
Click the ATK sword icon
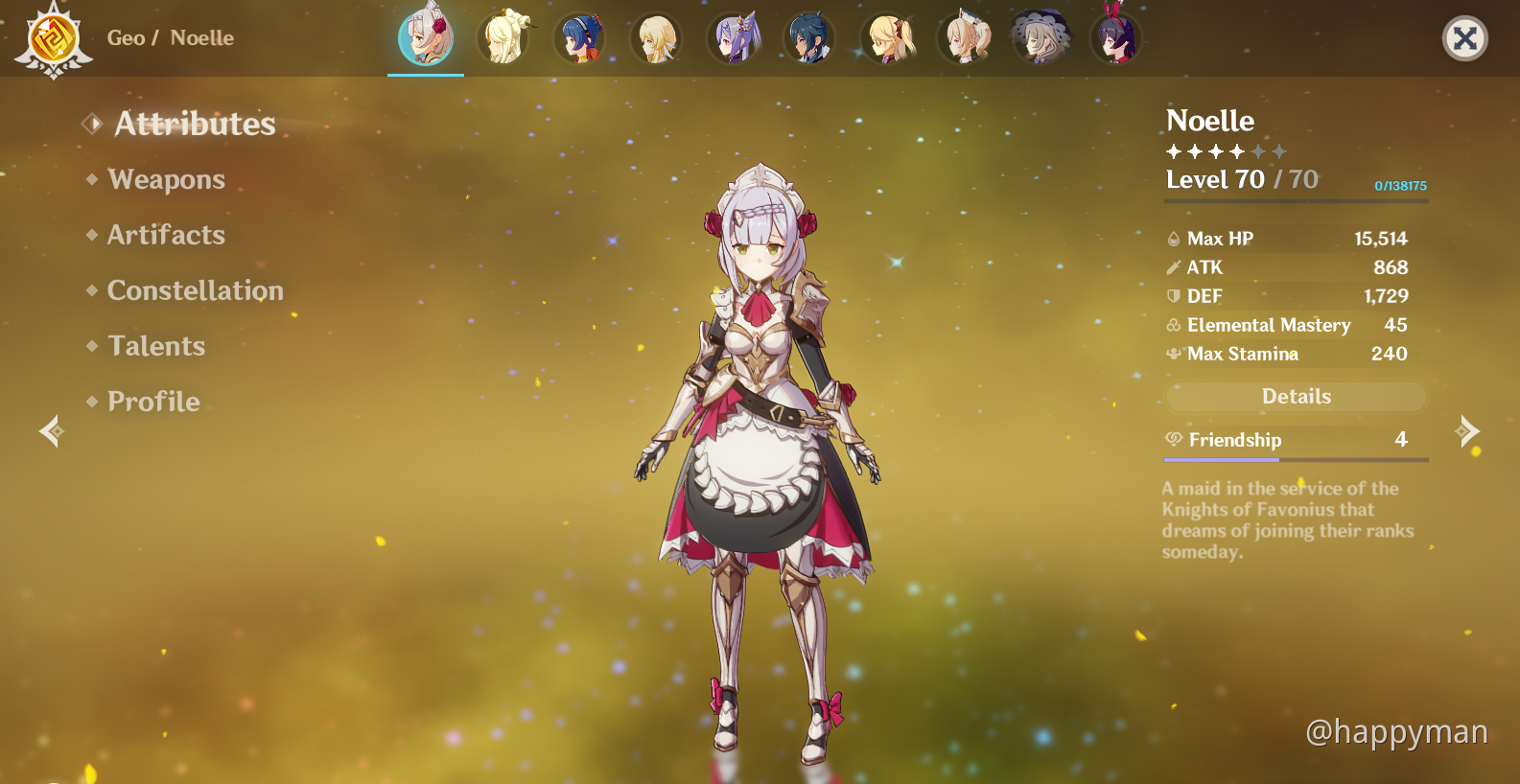(1174, 267)
